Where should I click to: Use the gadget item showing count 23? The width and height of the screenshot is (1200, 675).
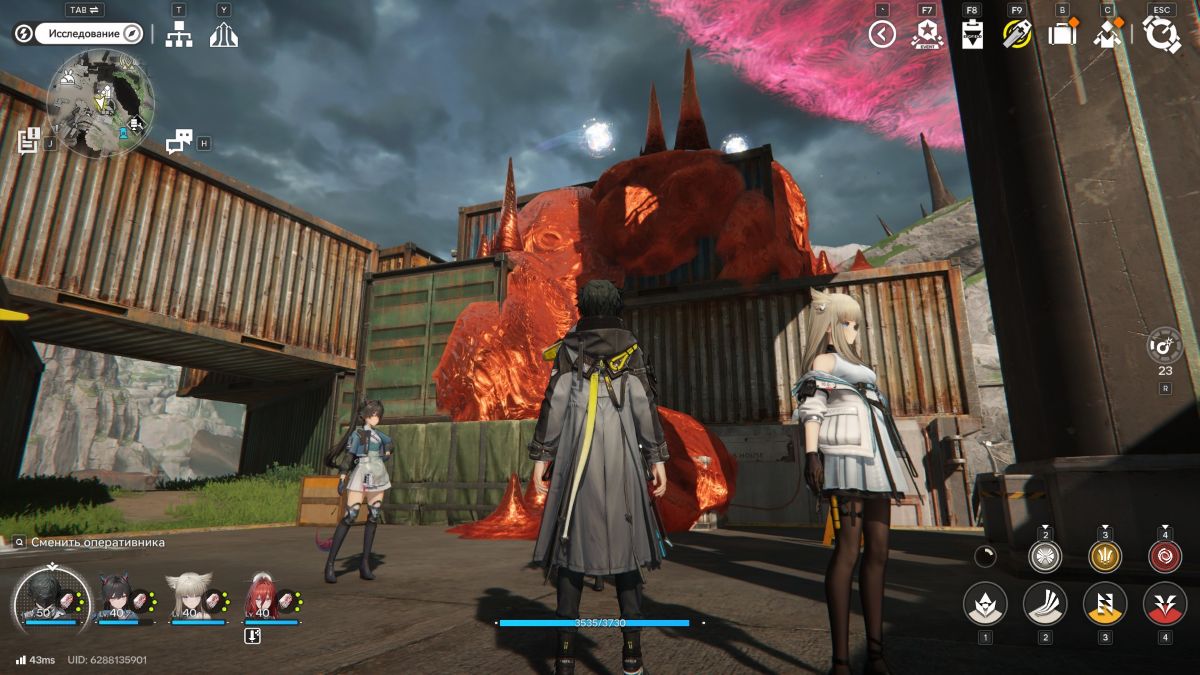click(1165, 346)
